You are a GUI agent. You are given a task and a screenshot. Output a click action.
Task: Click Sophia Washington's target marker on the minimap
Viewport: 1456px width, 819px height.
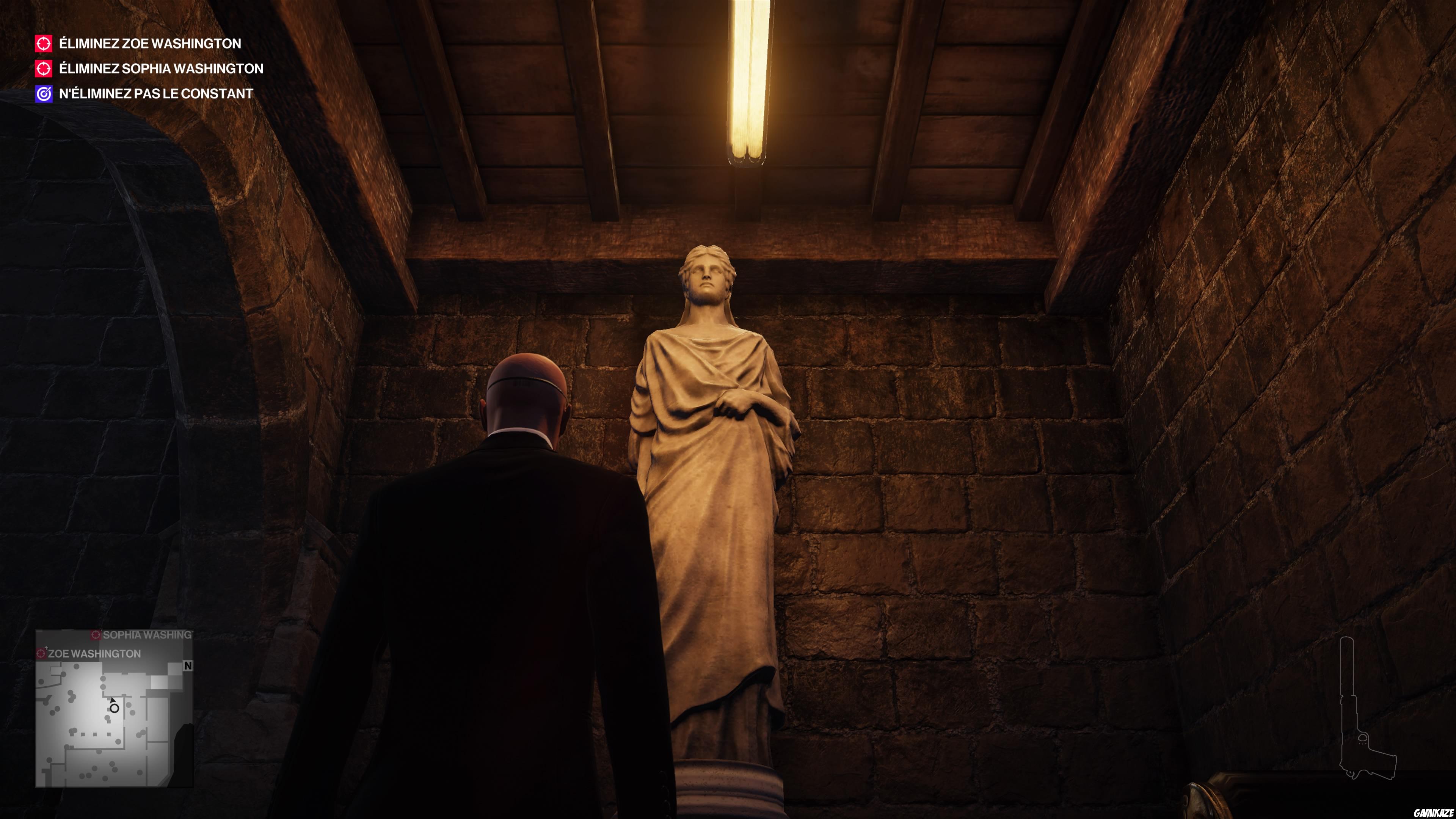pos(96,635)
